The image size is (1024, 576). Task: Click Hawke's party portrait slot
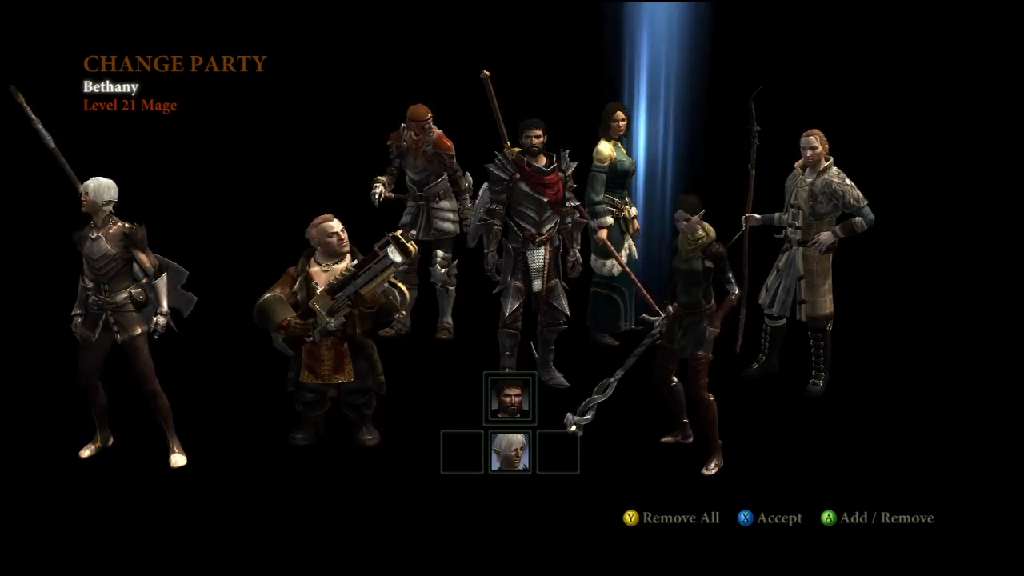click(510, 399)
